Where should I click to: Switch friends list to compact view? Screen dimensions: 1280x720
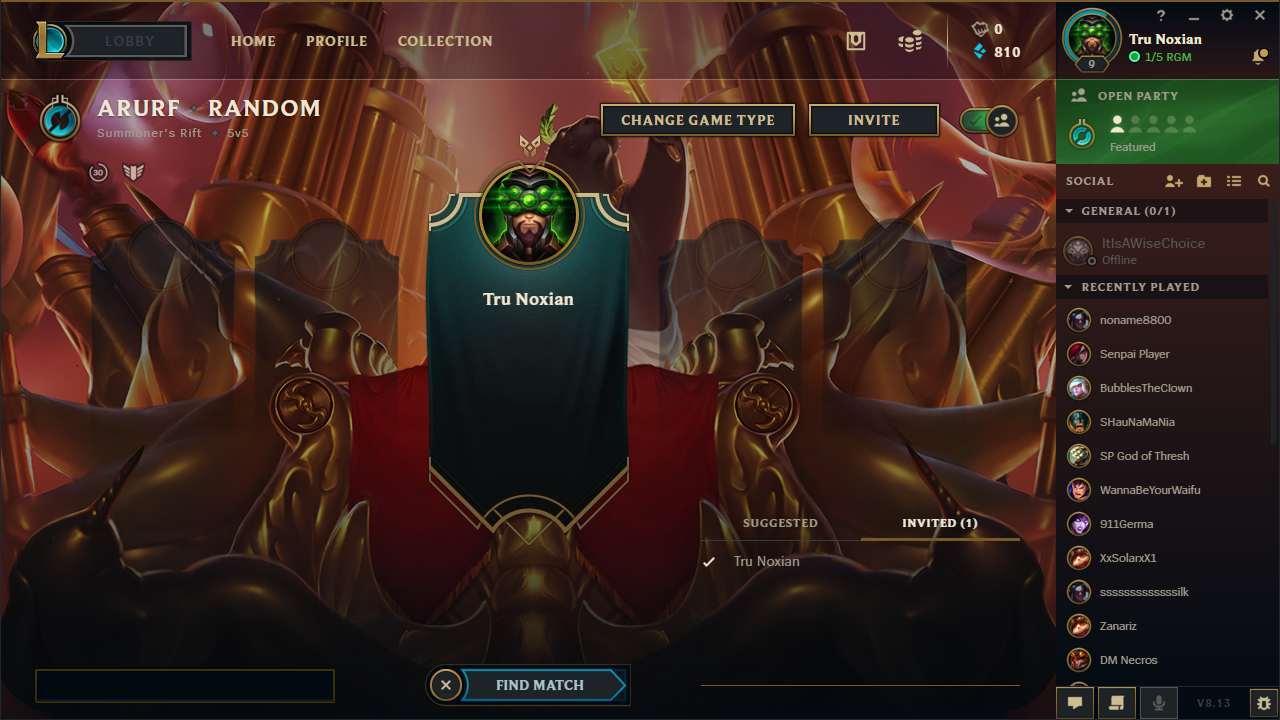click(x=1234, y=181)
